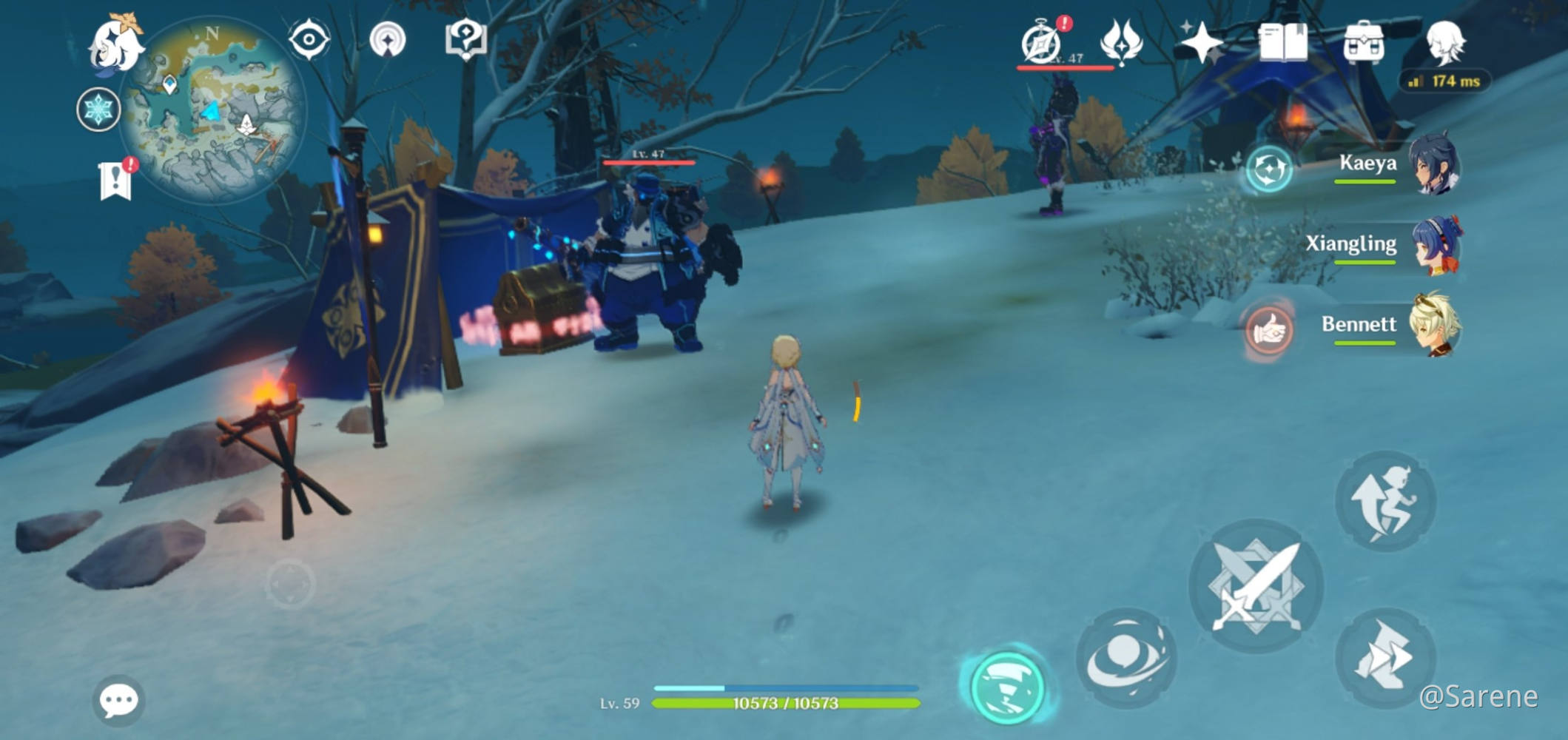The height and width of the screenshot is (740, 1568).
Task: Open the Paimon menu
Action: [x=116, y=43]
